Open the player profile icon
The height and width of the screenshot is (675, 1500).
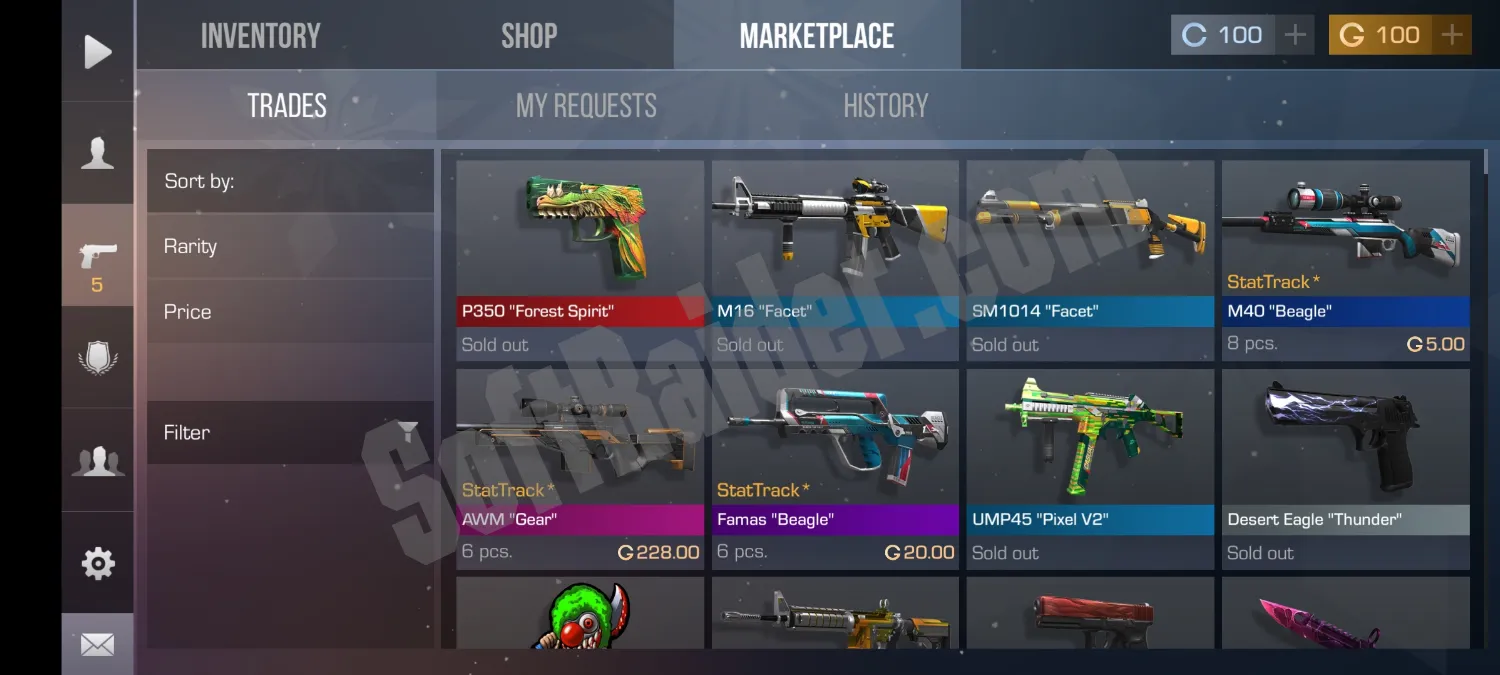pos(98,153)
